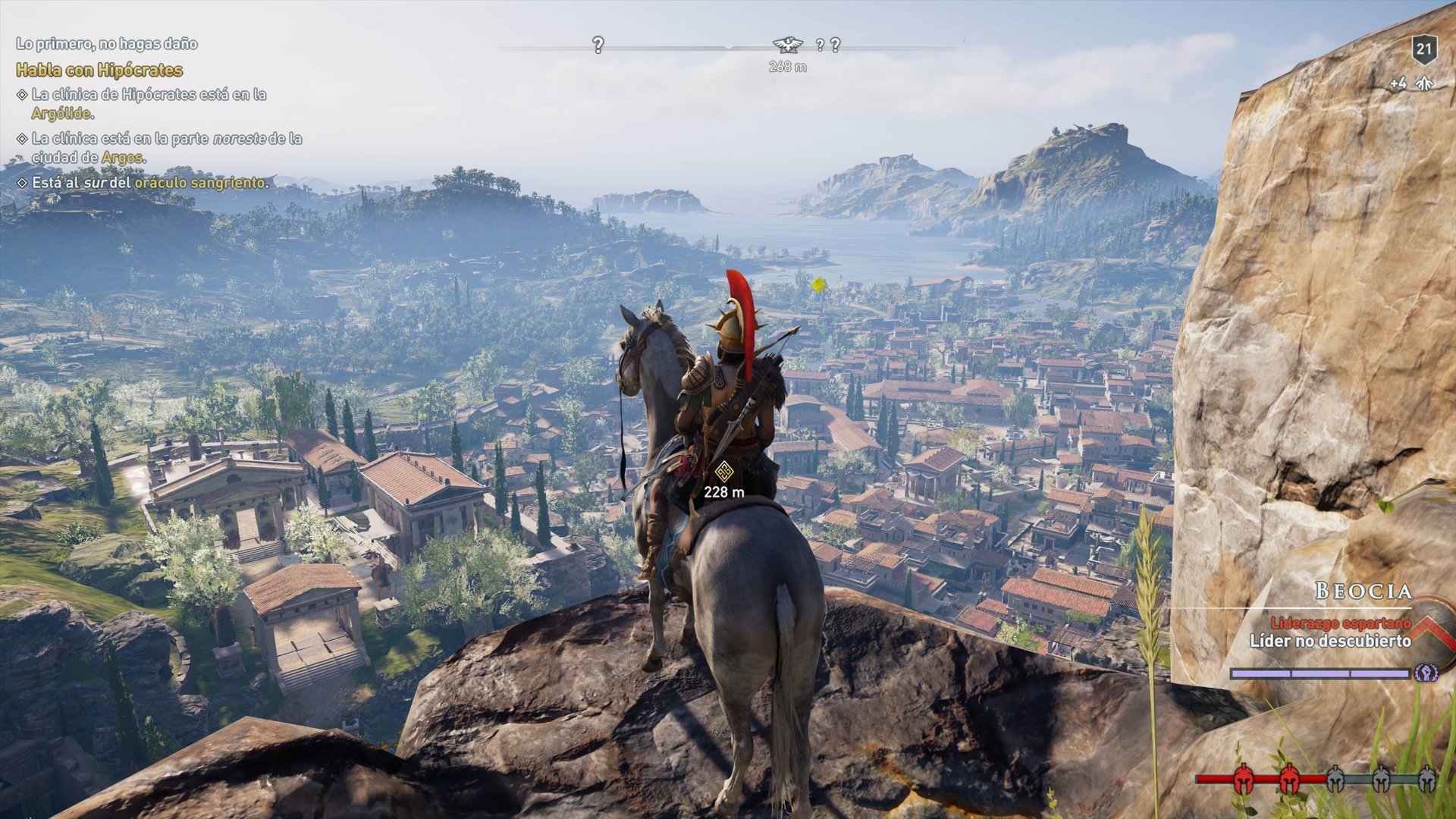The height and width of the screenshot is (819, 1456).
Task: Click the 268 m distance marker
Action: (x=789, y=67)
